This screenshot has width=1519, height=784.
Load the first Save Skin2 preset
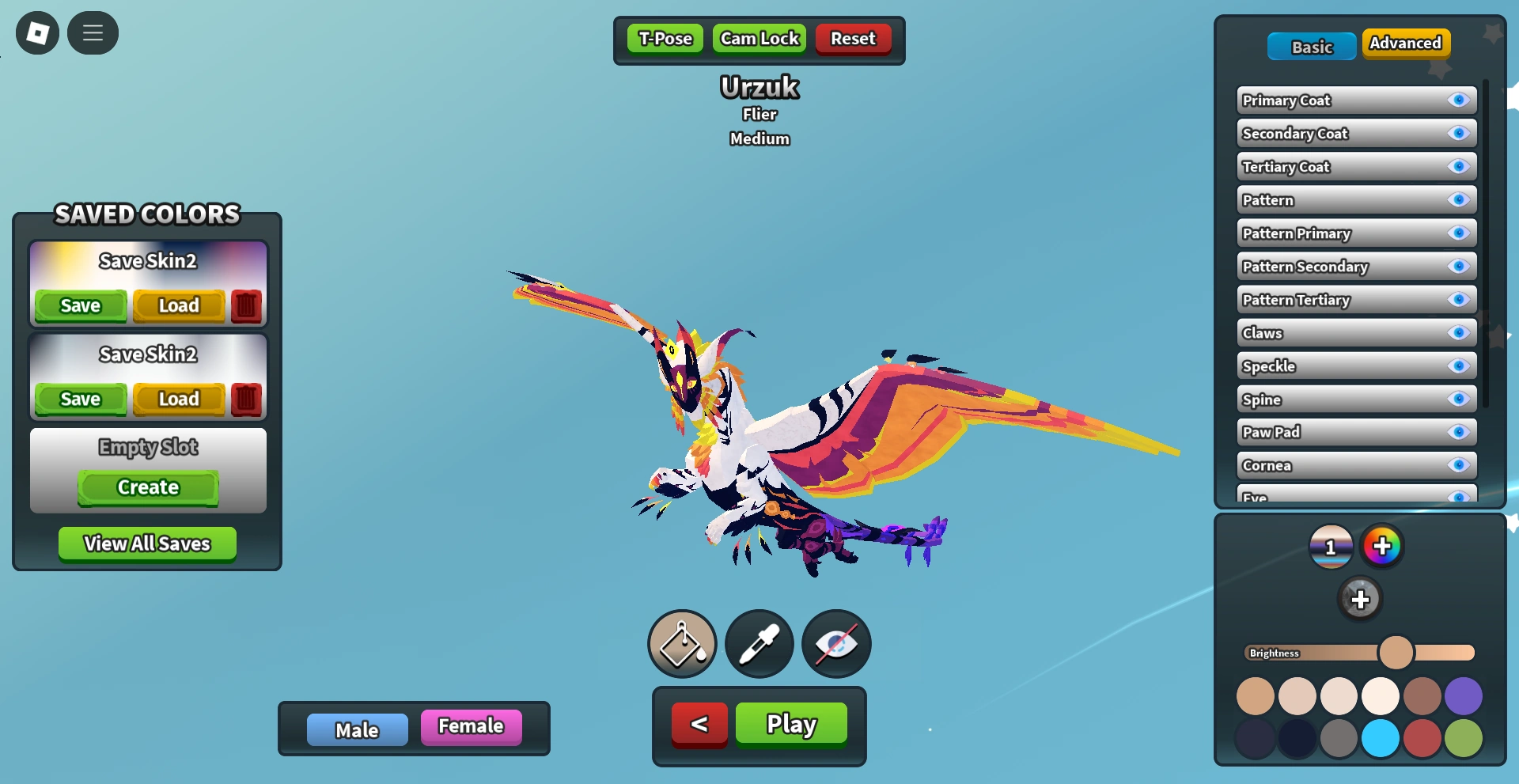click(x=178, y=305)
